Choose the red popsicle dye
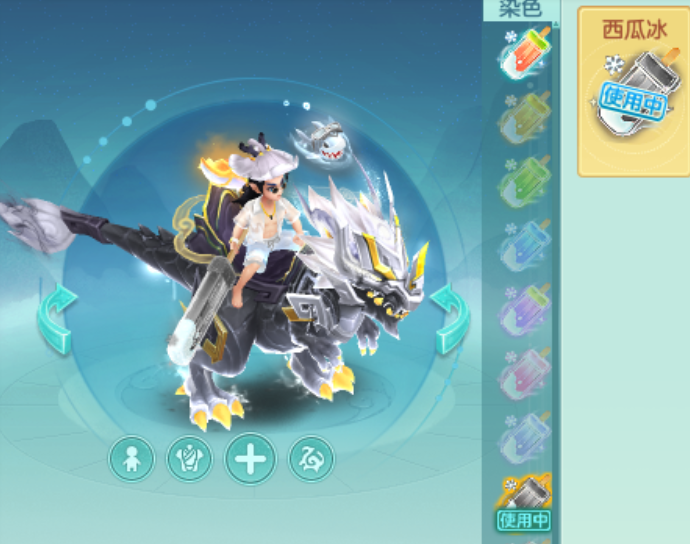 pos(525,55)
